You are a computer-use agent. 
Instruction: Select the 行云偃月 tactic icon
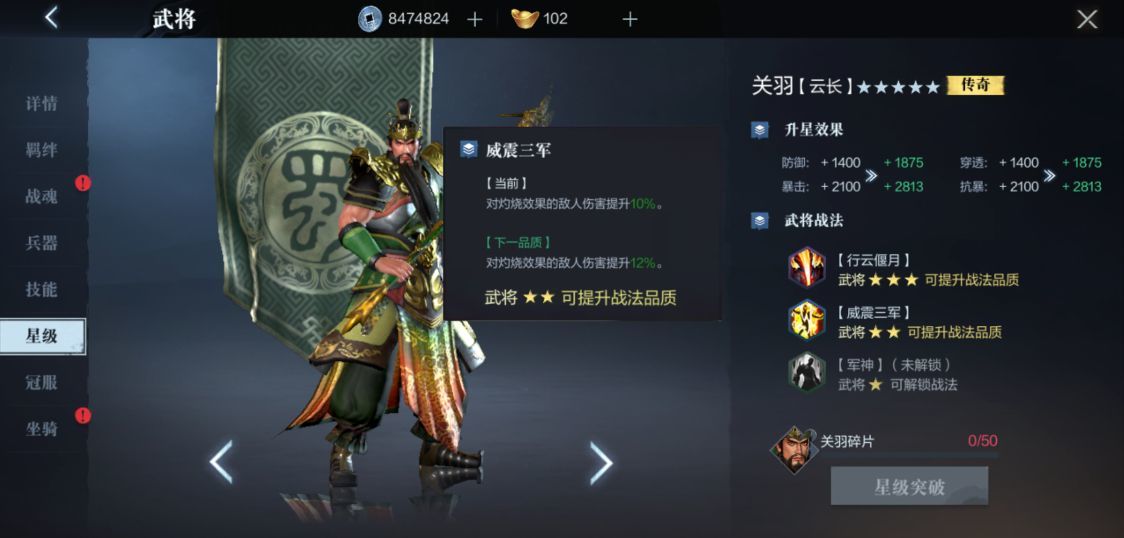coord(806,269)
